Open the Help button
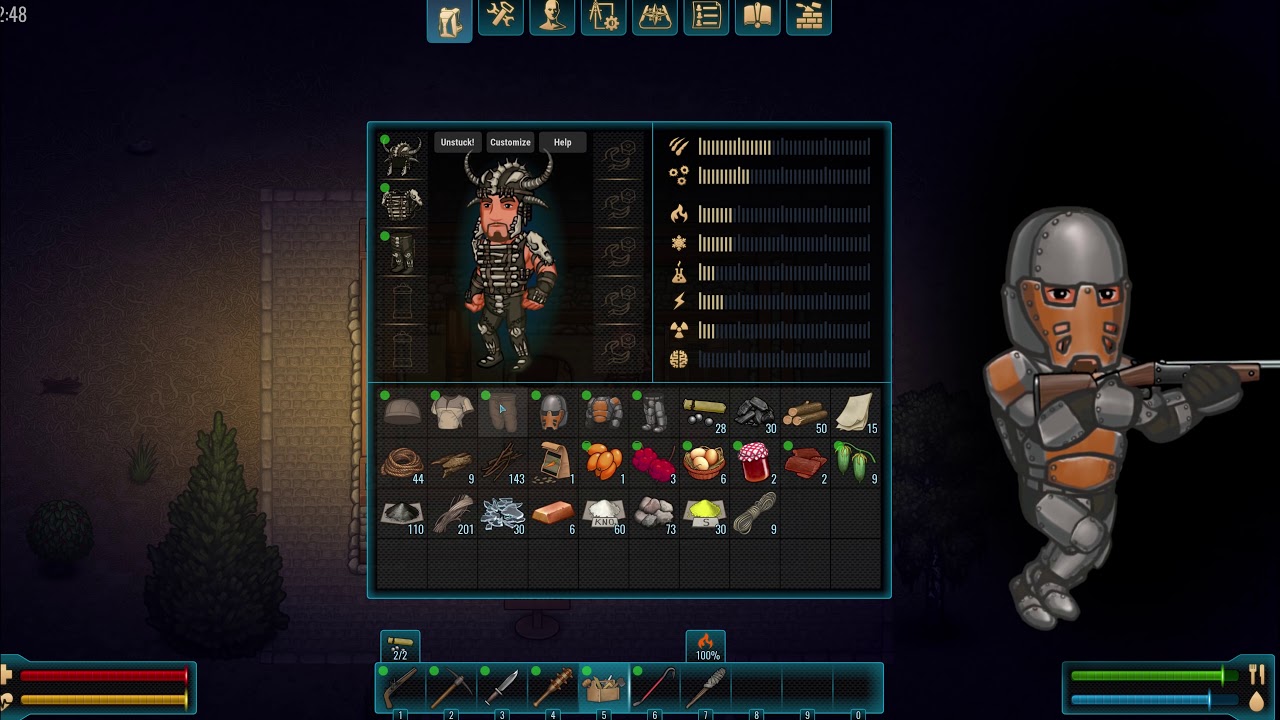1280x720 pixels. pyautogui.click(x=563, y=143)
